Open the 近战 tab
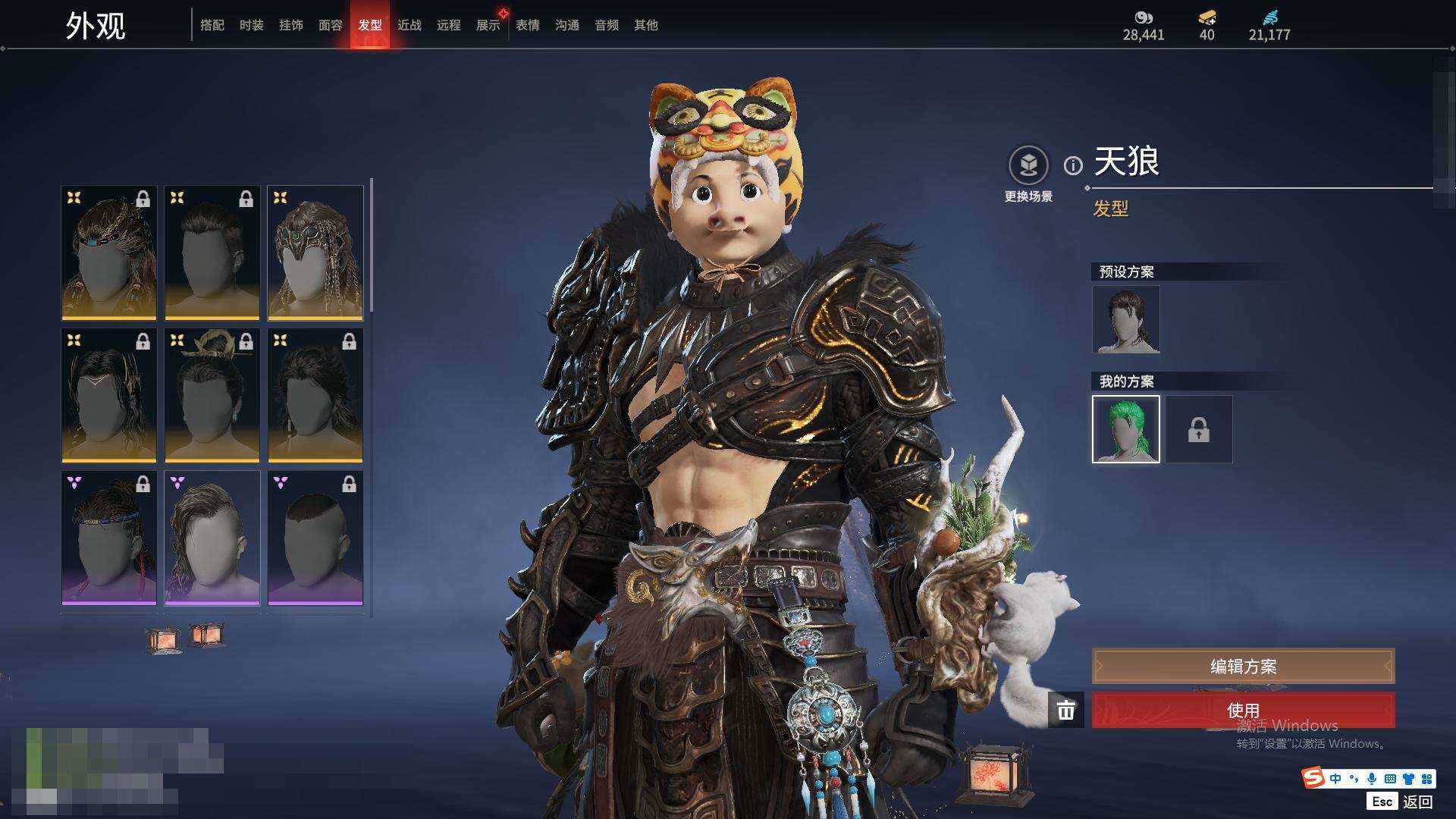1456x819 pixels. tap(409, 25)
